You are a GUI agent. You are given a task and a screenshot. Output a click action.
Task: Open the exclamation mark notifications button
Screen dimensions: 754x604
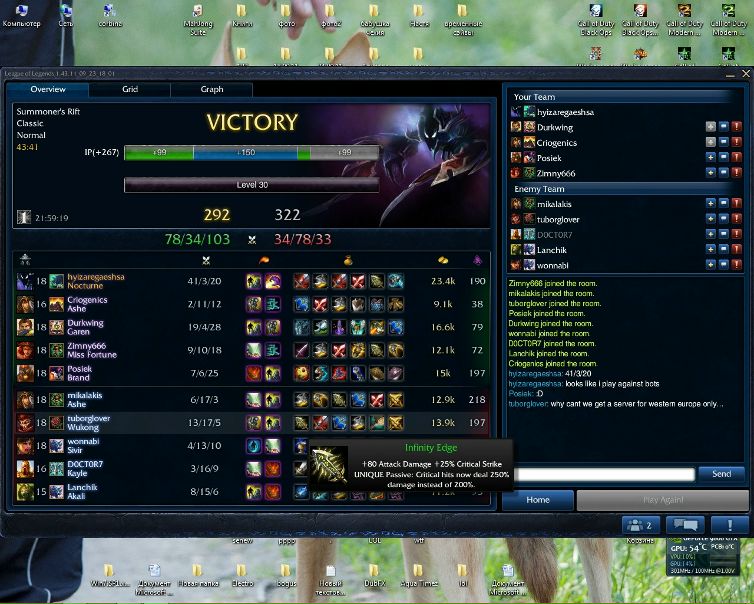coord(729,525)
